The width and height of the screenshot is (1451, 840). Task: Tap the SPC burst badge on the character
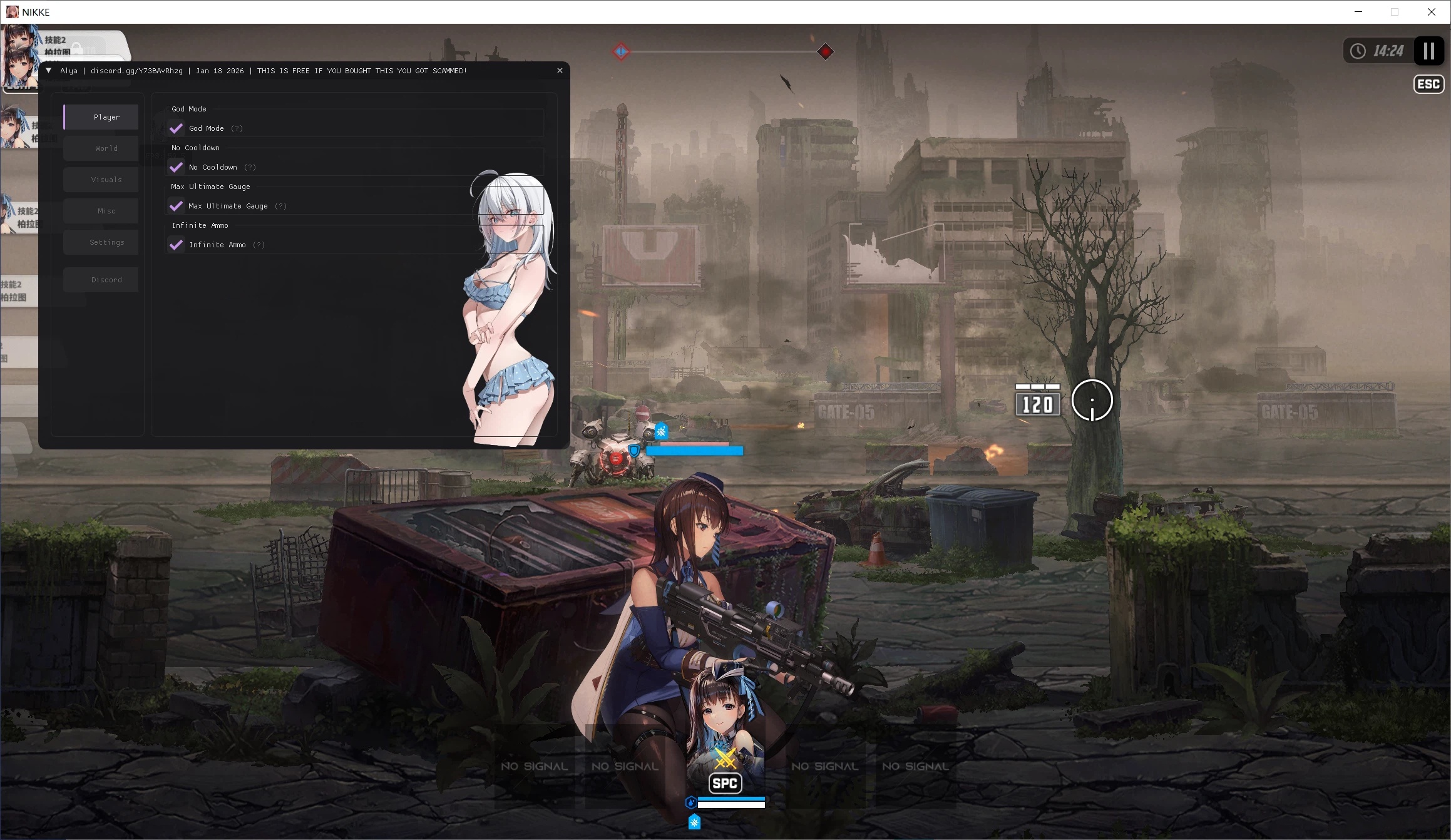point(724,782)
